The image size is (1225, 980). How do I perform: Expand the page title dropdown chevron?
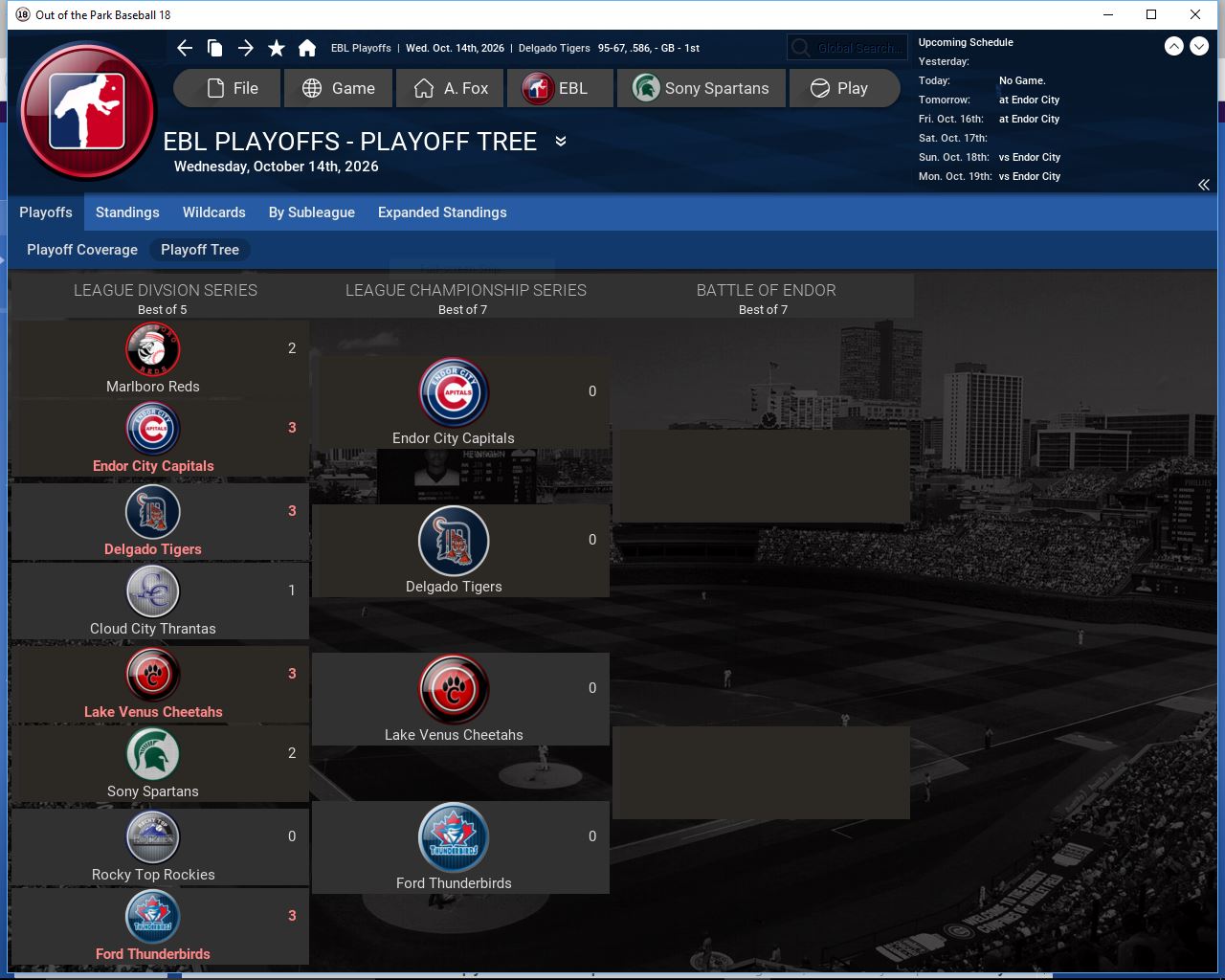pyautogui.click(x=561, y=142)
